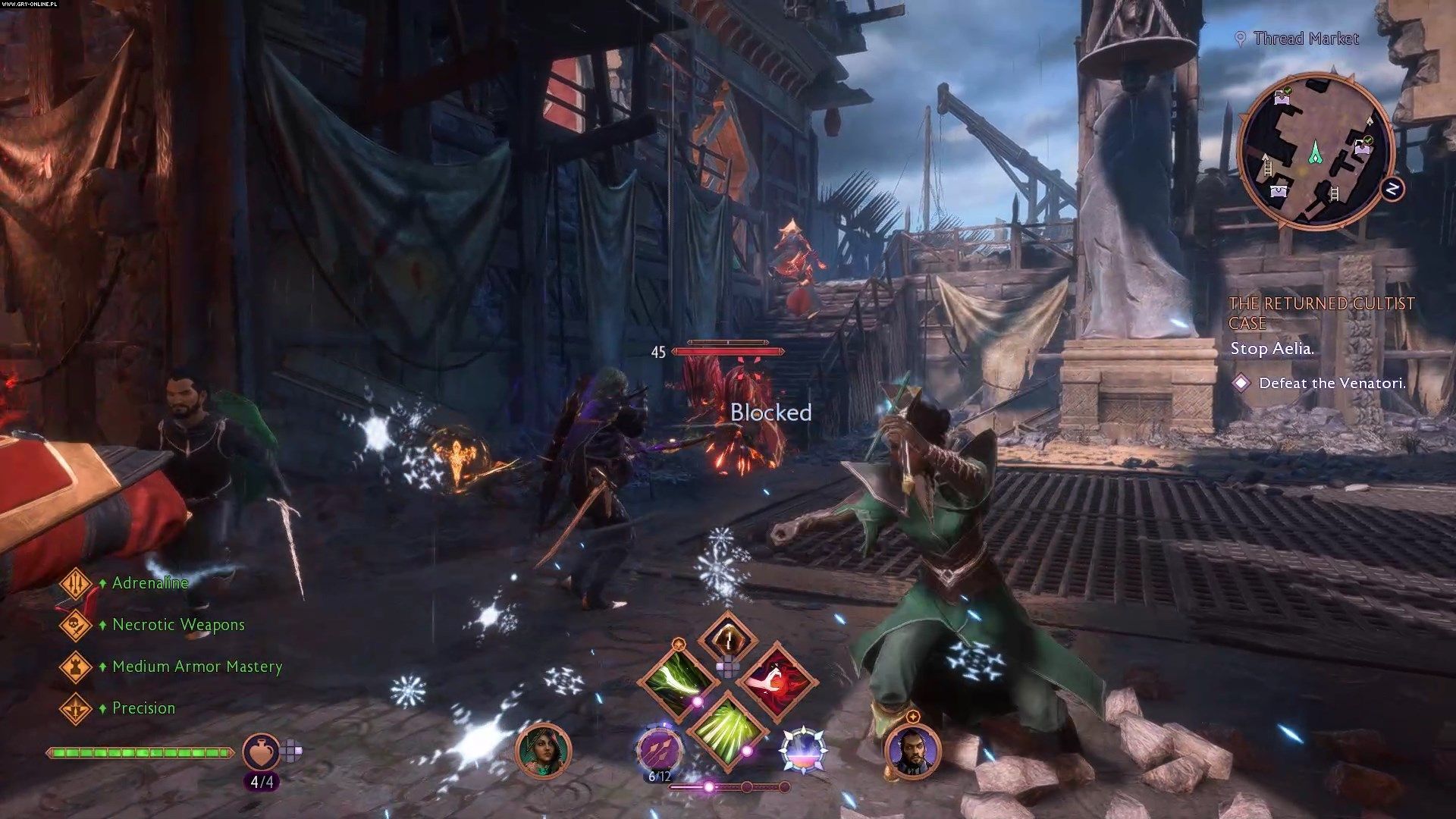Viewport: 1456px width, 819px height.
Task: Use the healing potion flask
Action: (x=262, y=752)
